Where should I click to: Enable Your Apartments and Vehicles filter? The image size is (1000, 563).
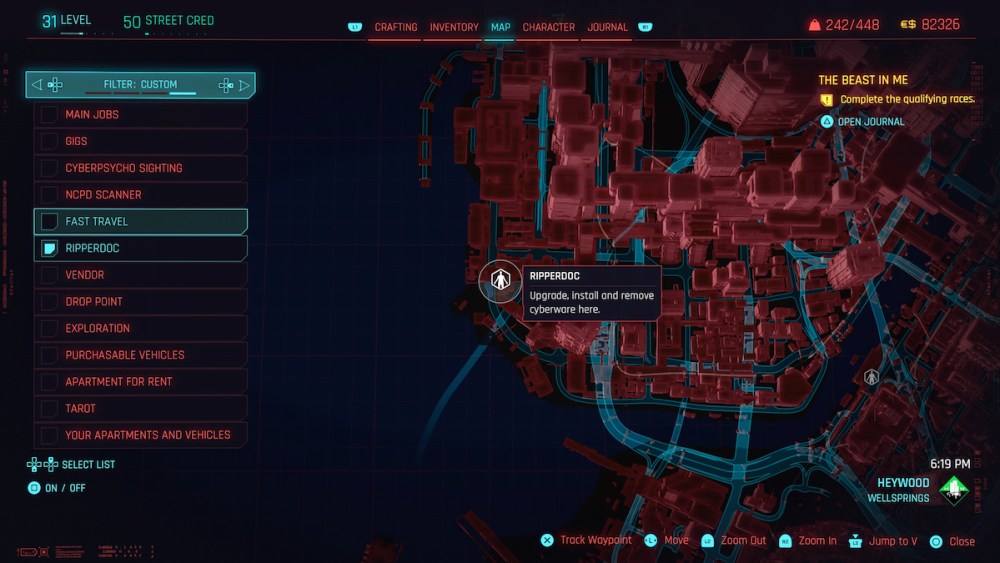point(49,435)
